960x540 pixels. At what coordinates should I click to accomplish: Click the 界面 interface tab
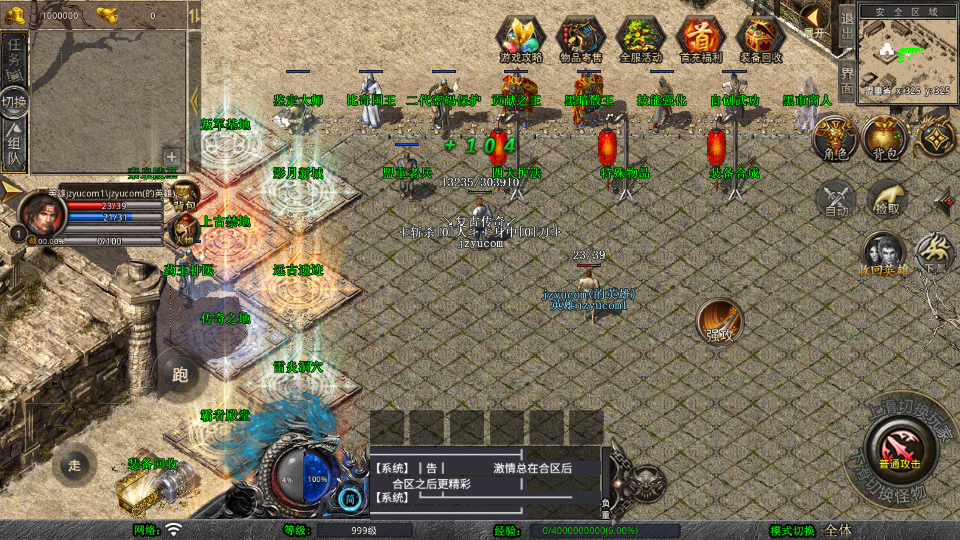click(x=846, y=79)
